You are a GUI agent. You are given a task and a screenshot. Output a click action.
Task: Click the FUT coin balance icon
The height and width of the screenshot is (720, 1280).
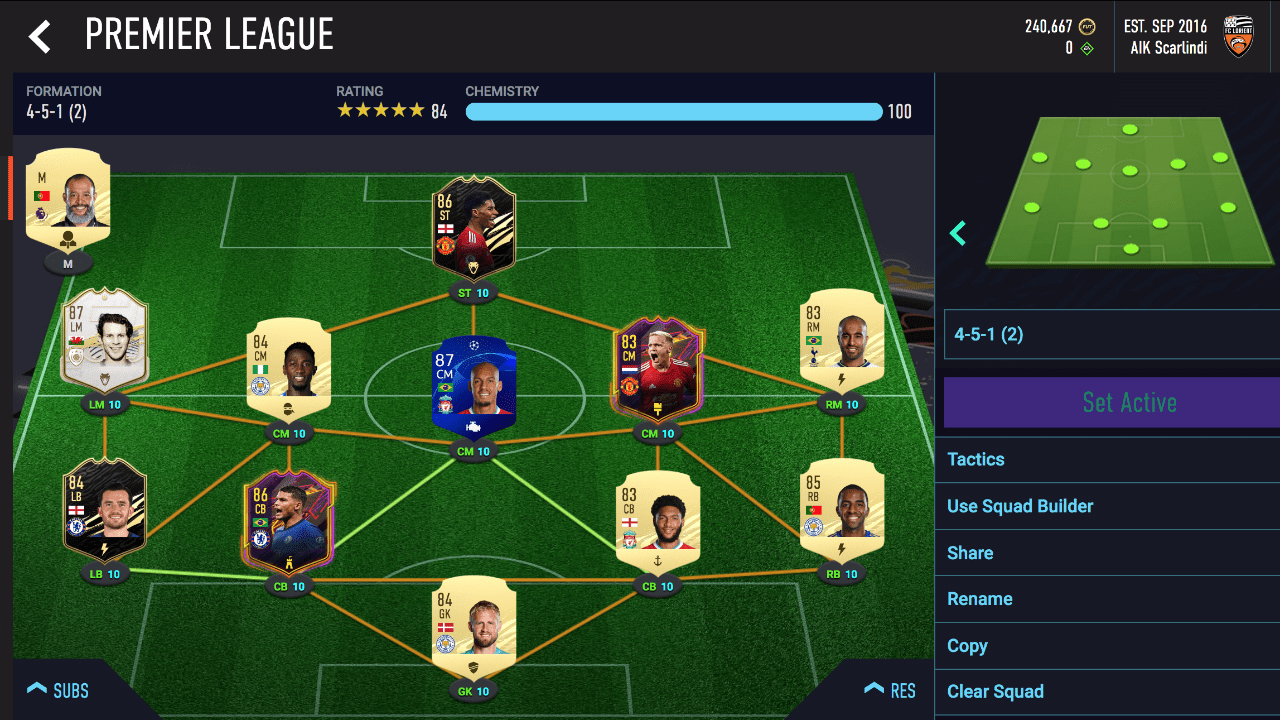click(x=1085, y=27)
